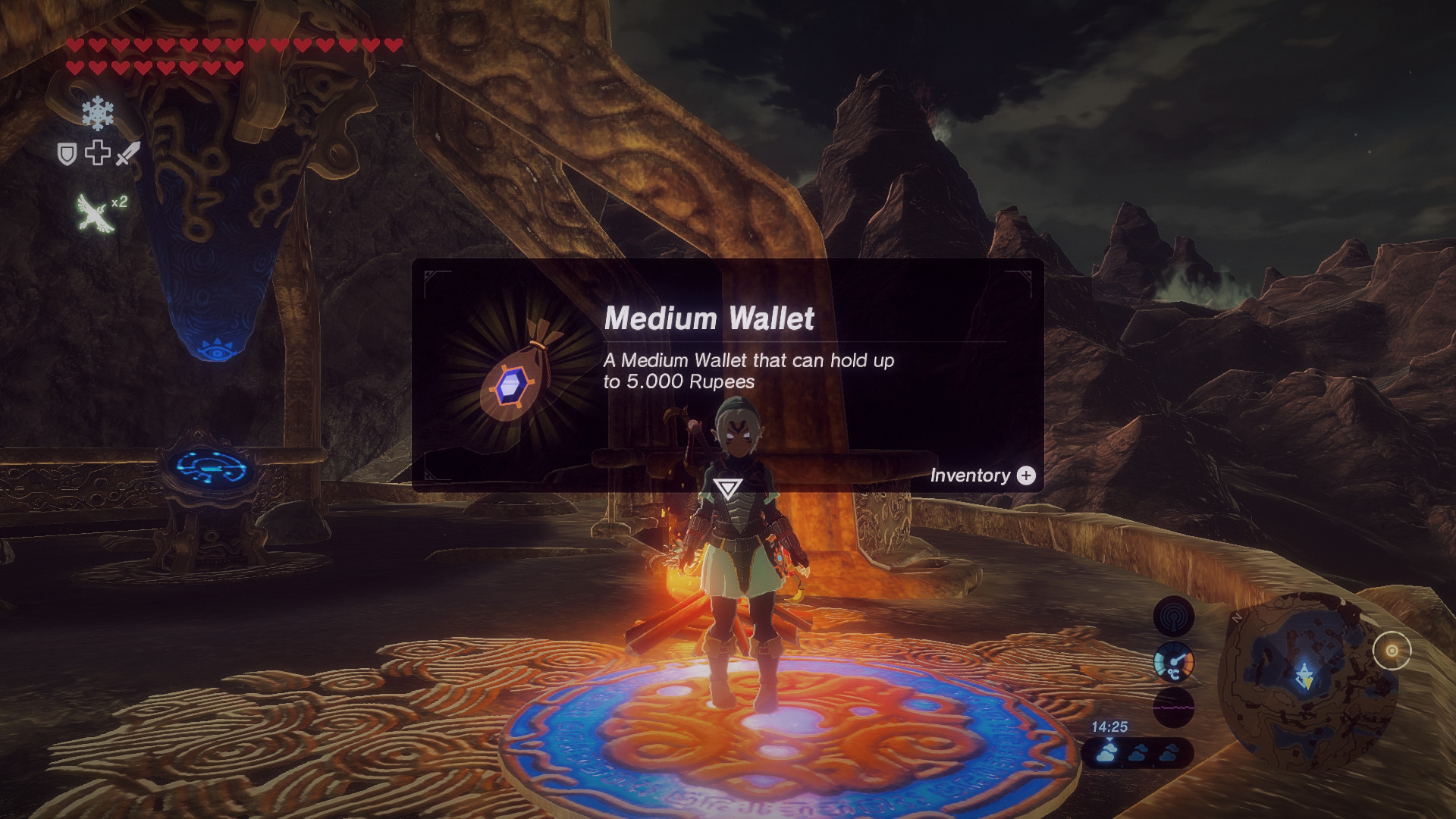Viewport: 1456px width, 819px height.
Task: Open the Sheikah Sensor icon above the gauges
Action: coord(1173,615)
